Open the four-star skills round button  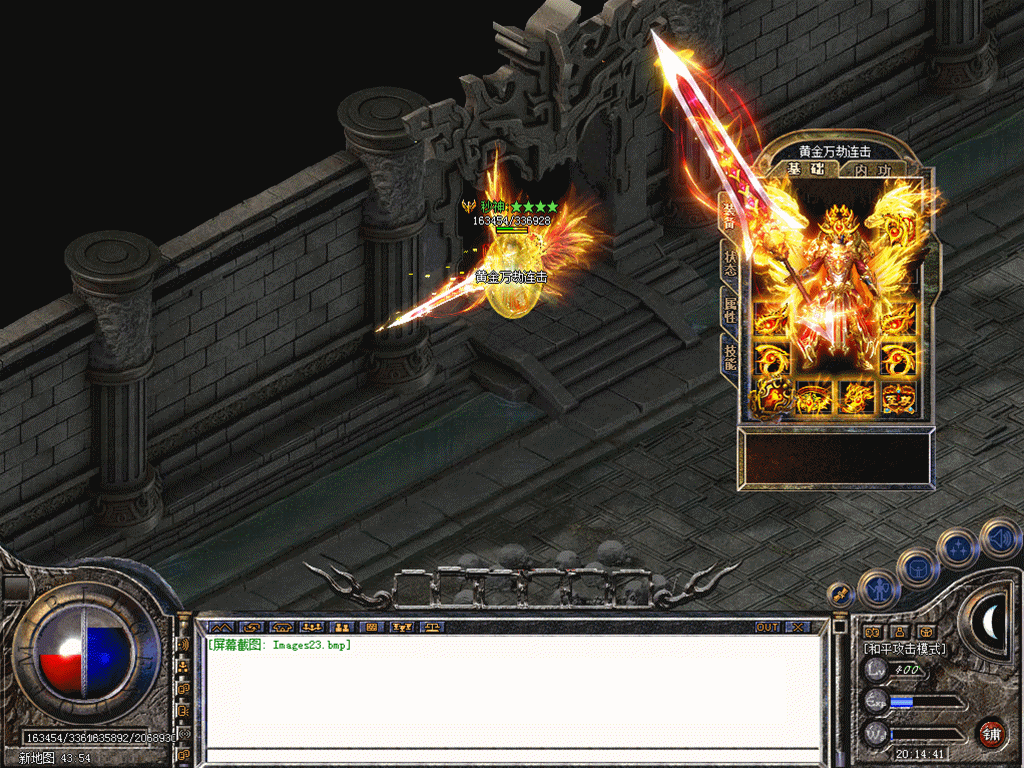pyautogui.click(x=959, y=548)
